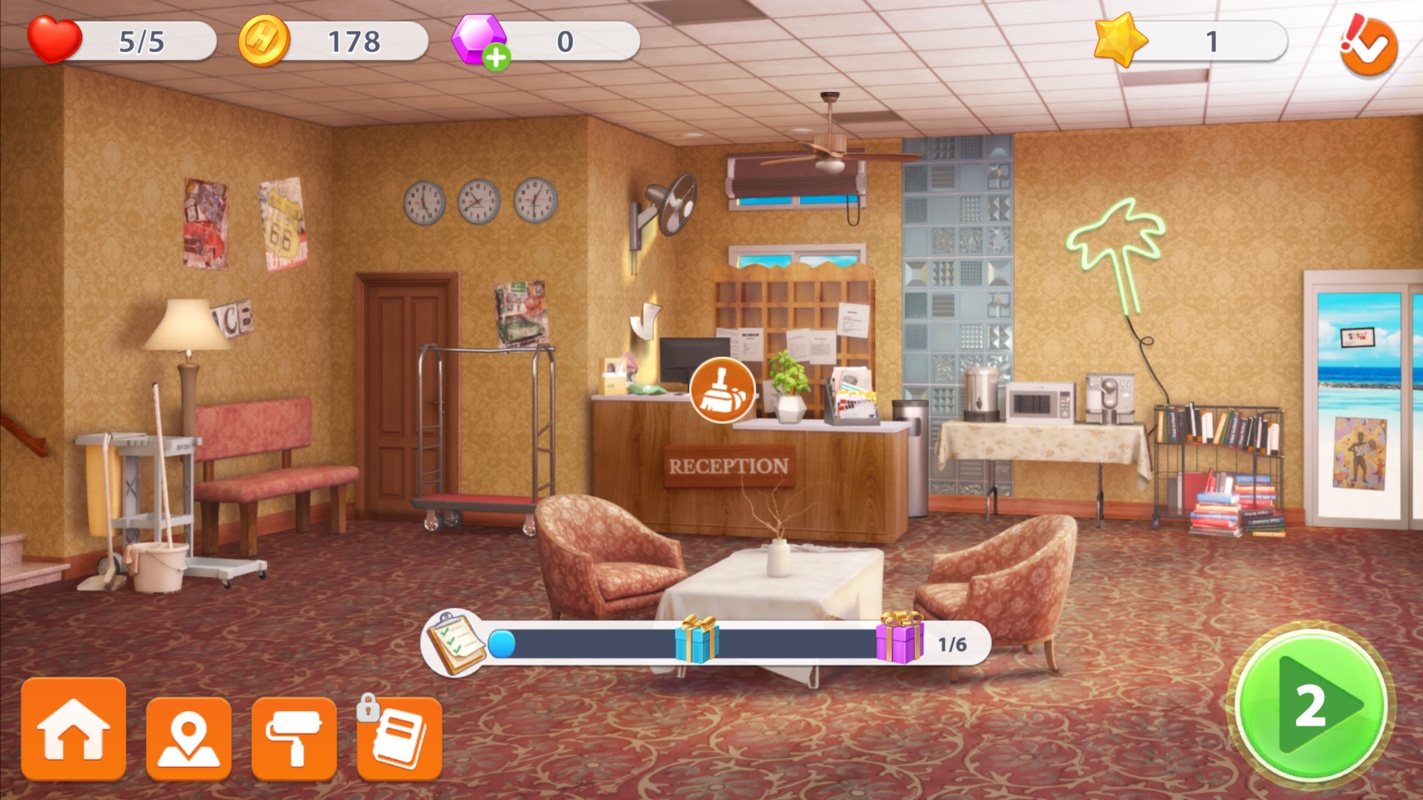Tap the locked notebook button
Image resolution: width=1423 pixels, height=800 pixels.
pos(400,739)
